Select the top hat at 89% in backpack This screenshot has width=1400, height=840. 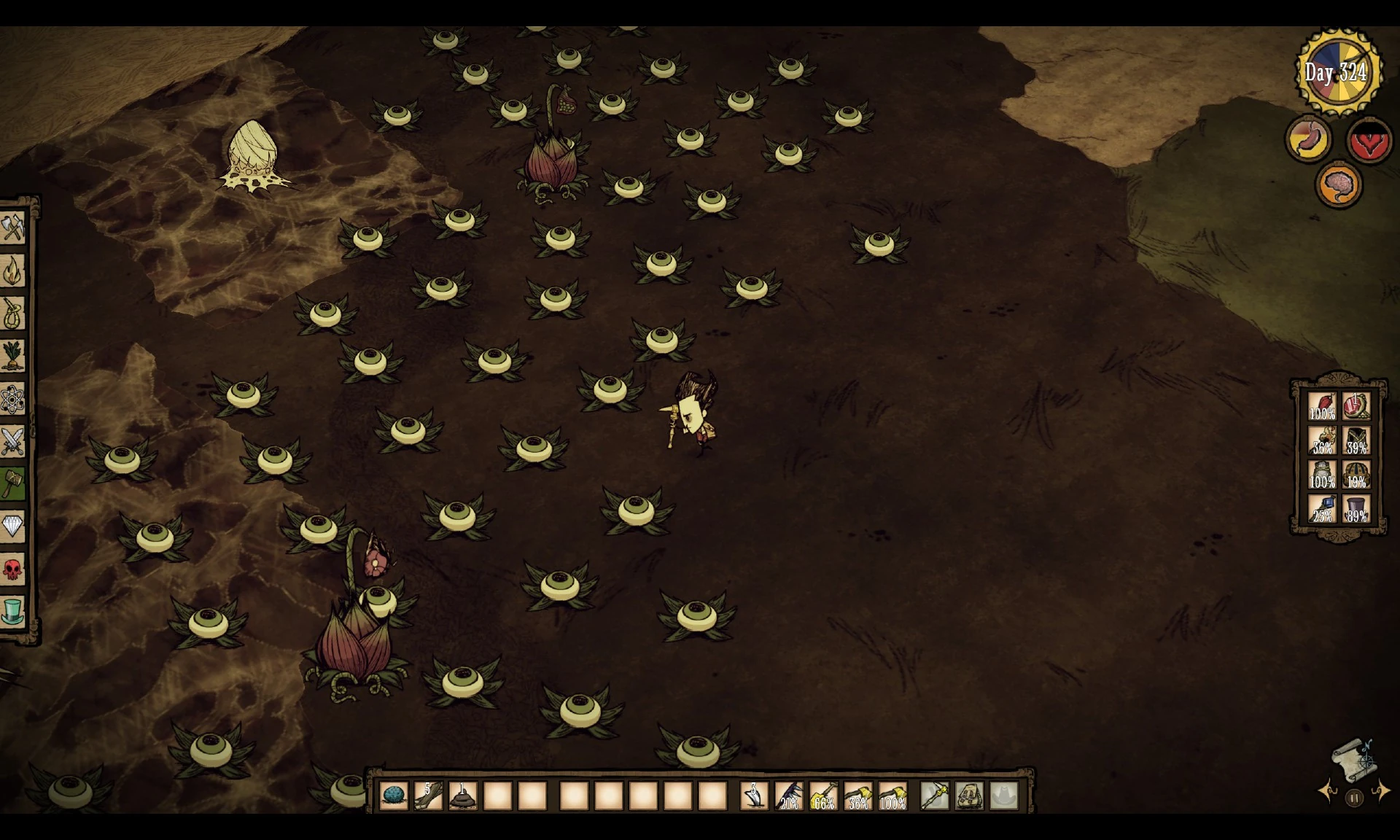pyautogui.click(x=1356, y=508)
